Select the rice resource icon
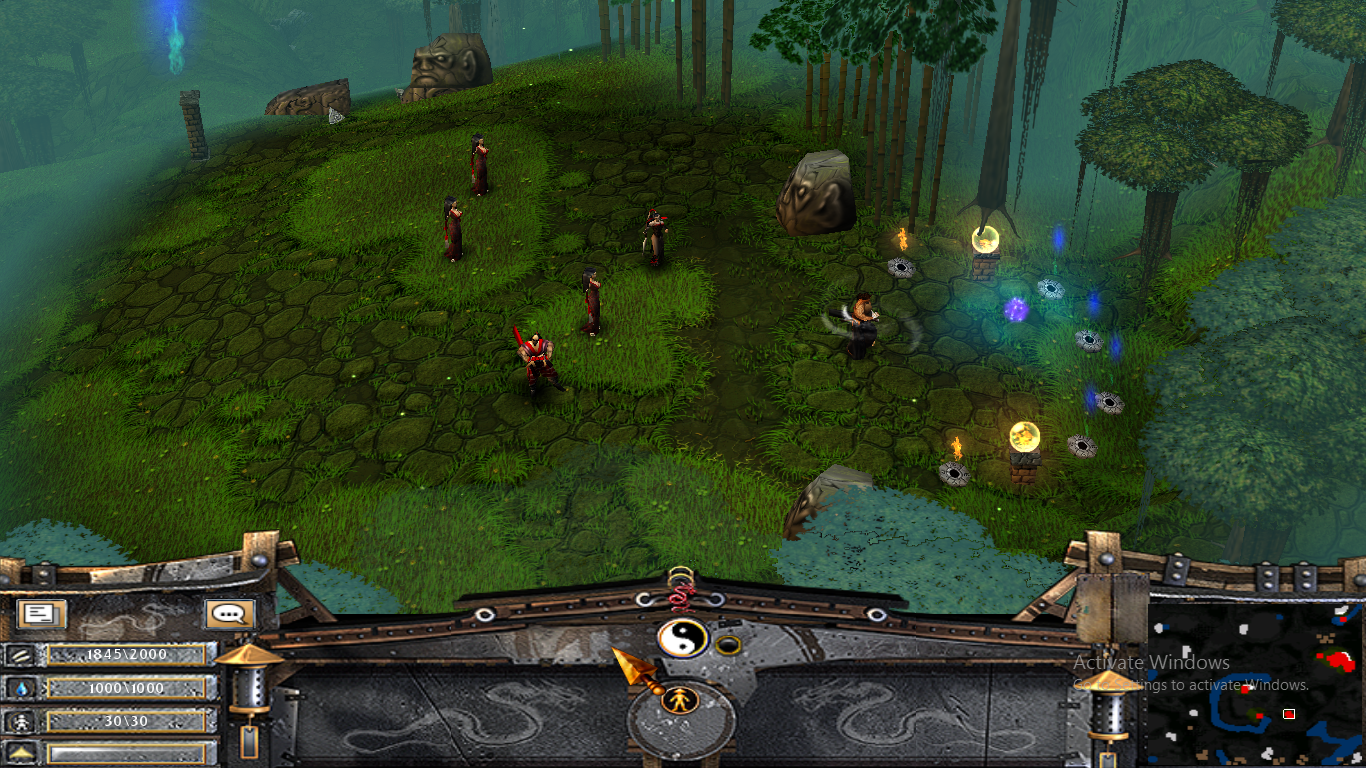 click(x=20, y=655)
